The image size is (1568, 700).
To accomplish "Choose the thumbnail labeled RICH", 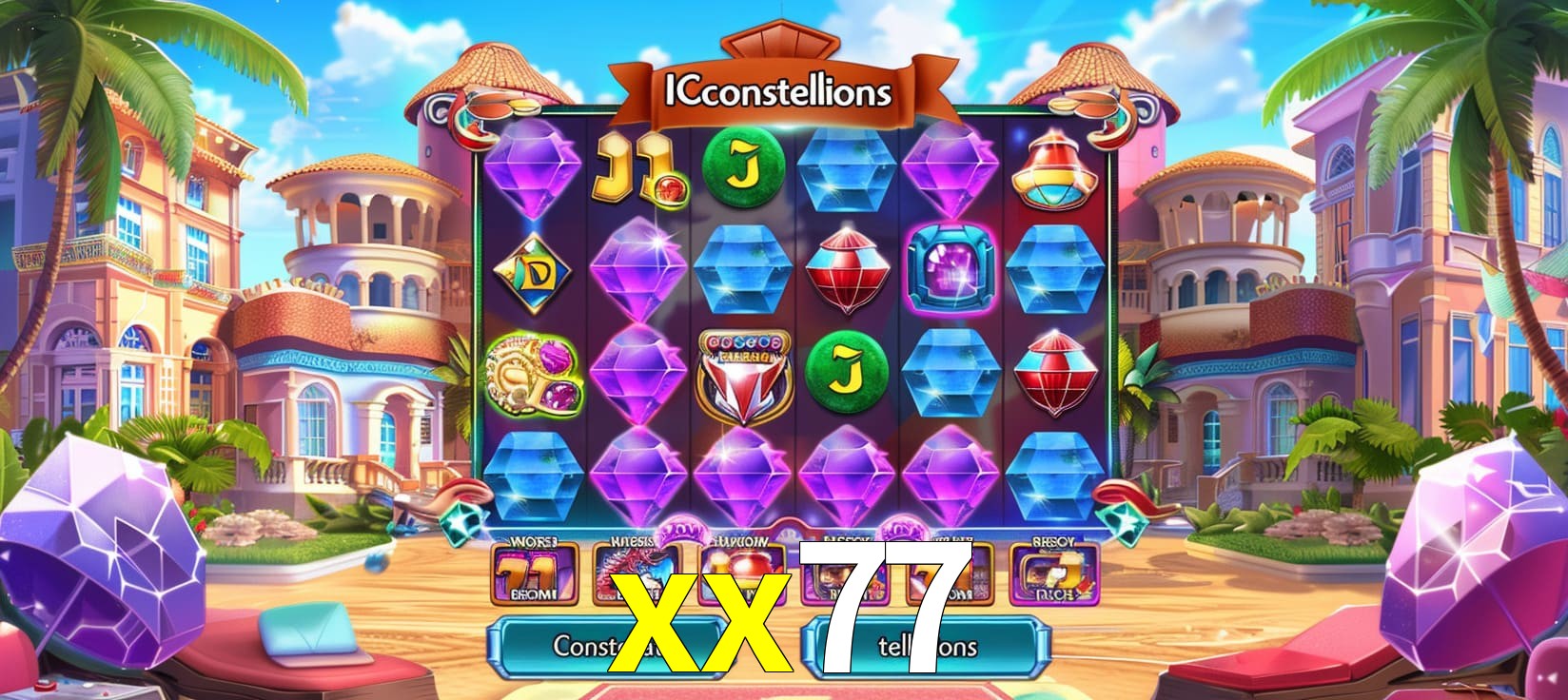I will pyautogui.click(x=1054, y=575).
